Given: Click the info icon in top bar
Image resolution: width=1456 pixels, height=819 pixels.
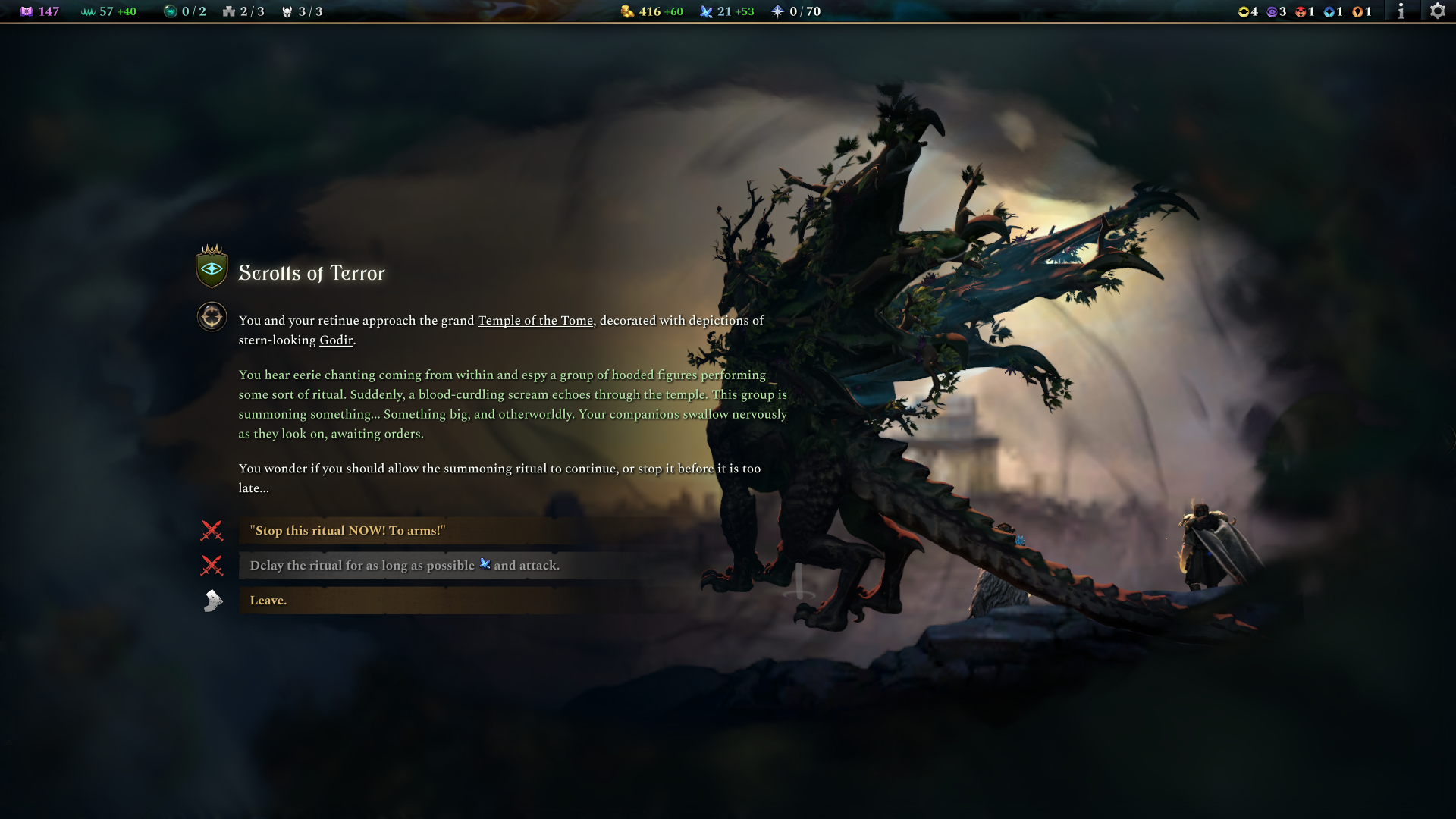Looking at the screenshot, I should 1401,11.
